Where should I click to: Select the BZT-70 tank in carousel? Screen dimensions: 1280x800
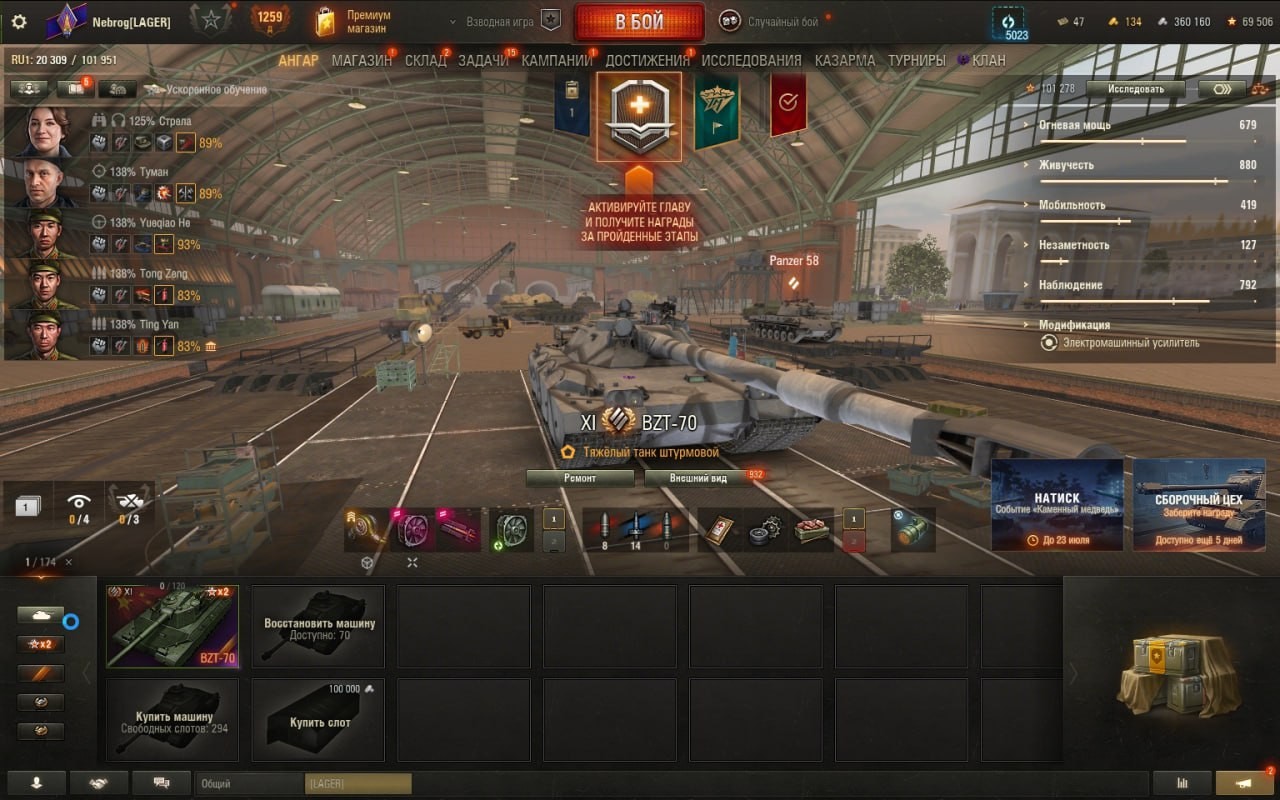point(172,626)
